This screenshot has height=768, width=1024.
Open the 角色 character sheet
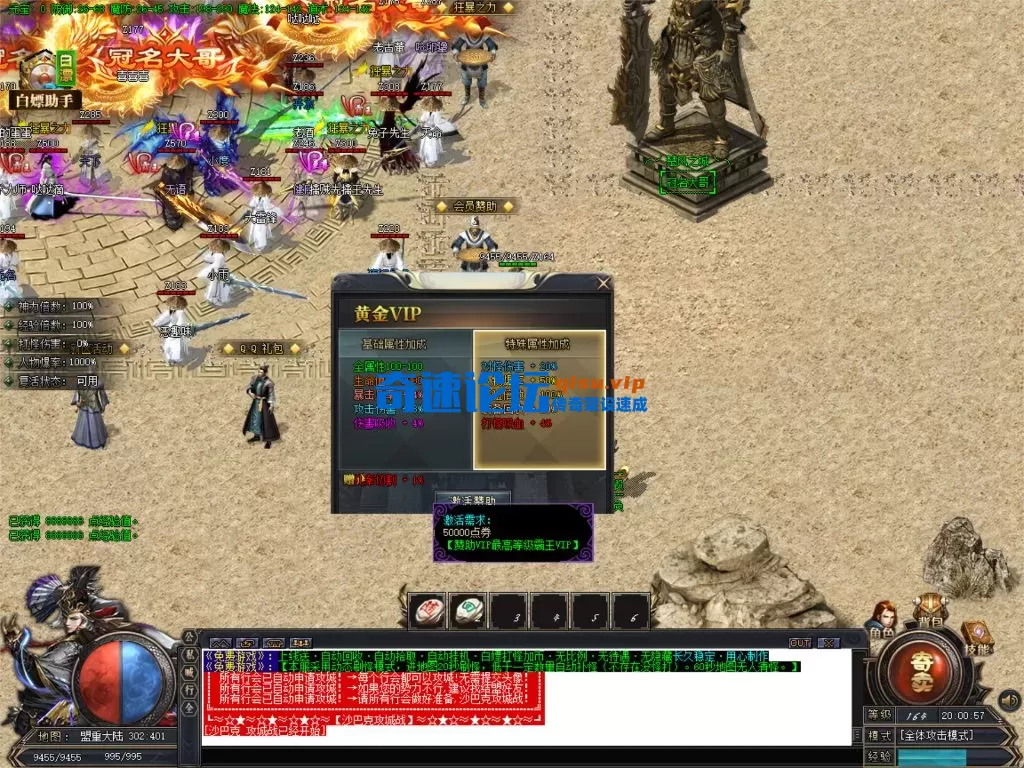tap(882, 620)
